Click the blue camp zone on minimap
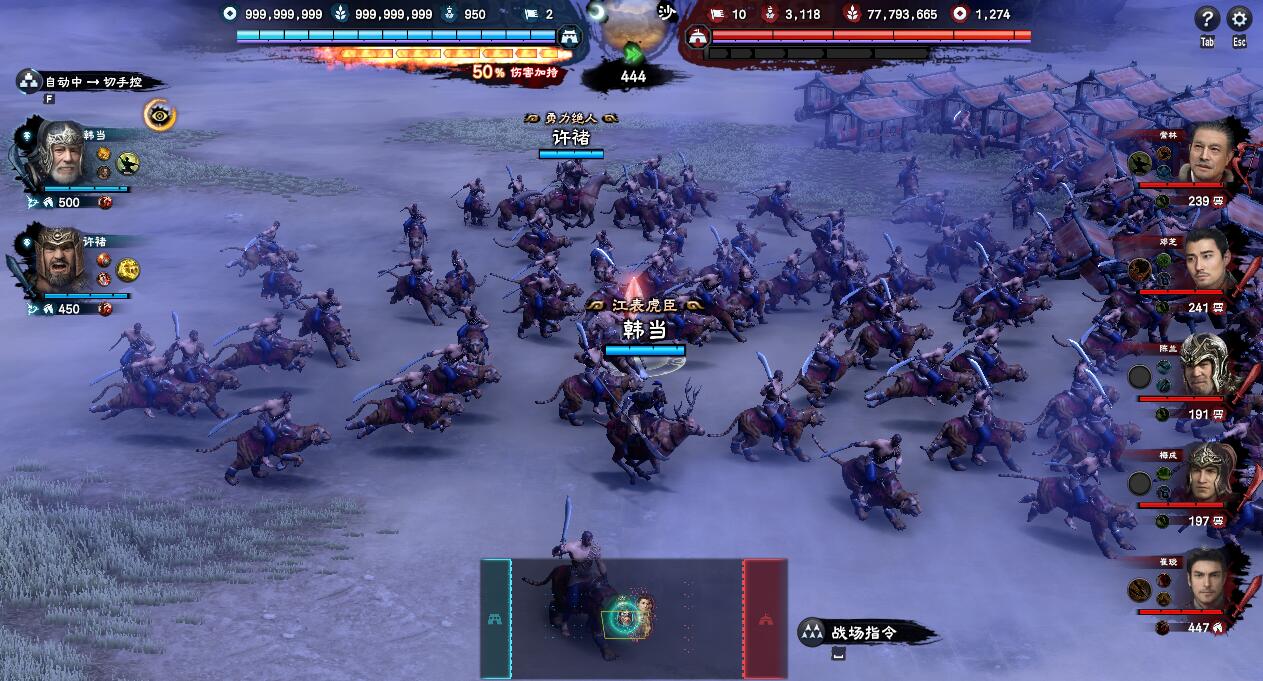This screenshot has height=681, width=1263. [496, 618]
